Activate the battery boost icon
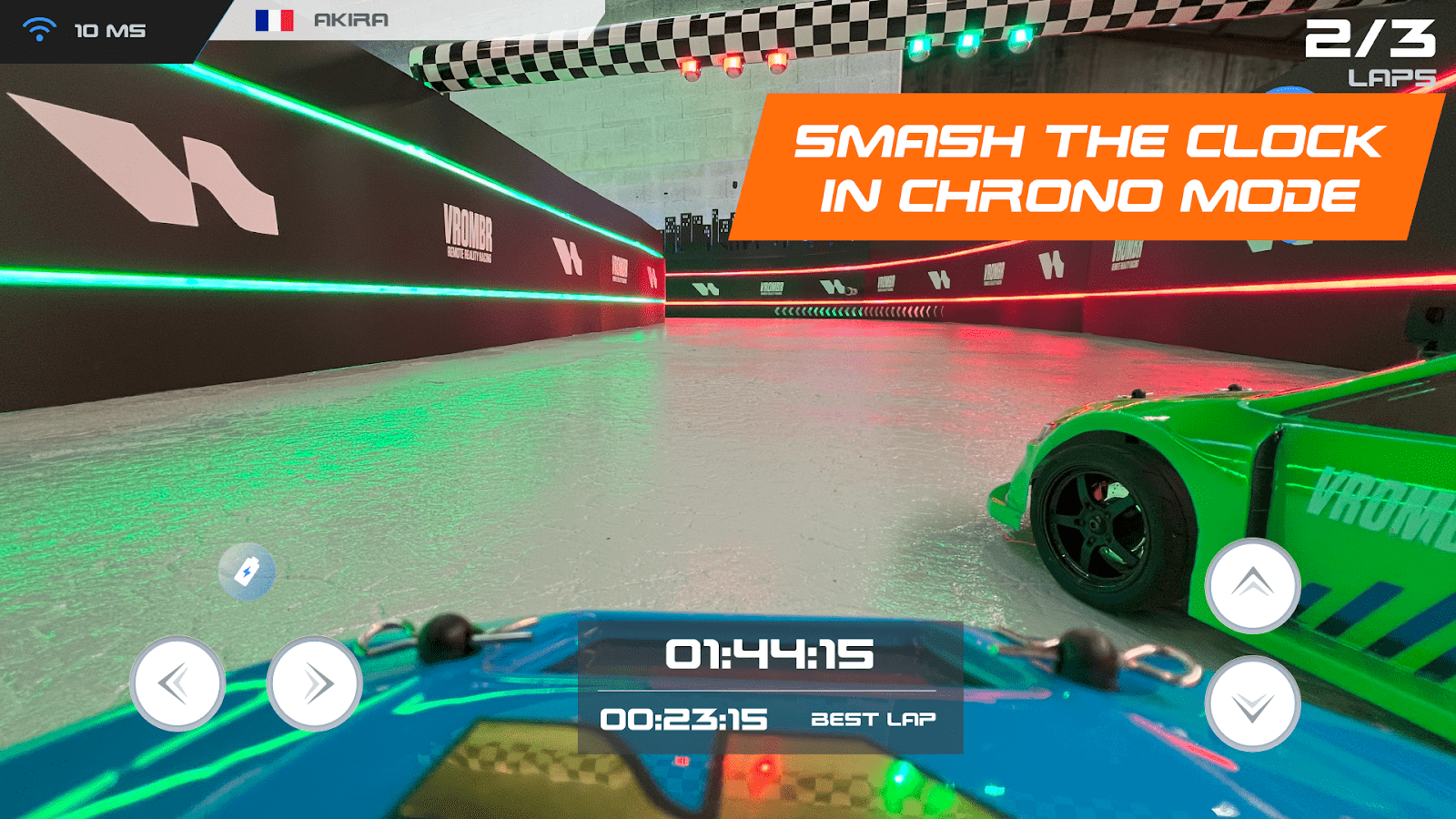Image resolution: width=1456 pixels, height=819 pixels. 247,571
